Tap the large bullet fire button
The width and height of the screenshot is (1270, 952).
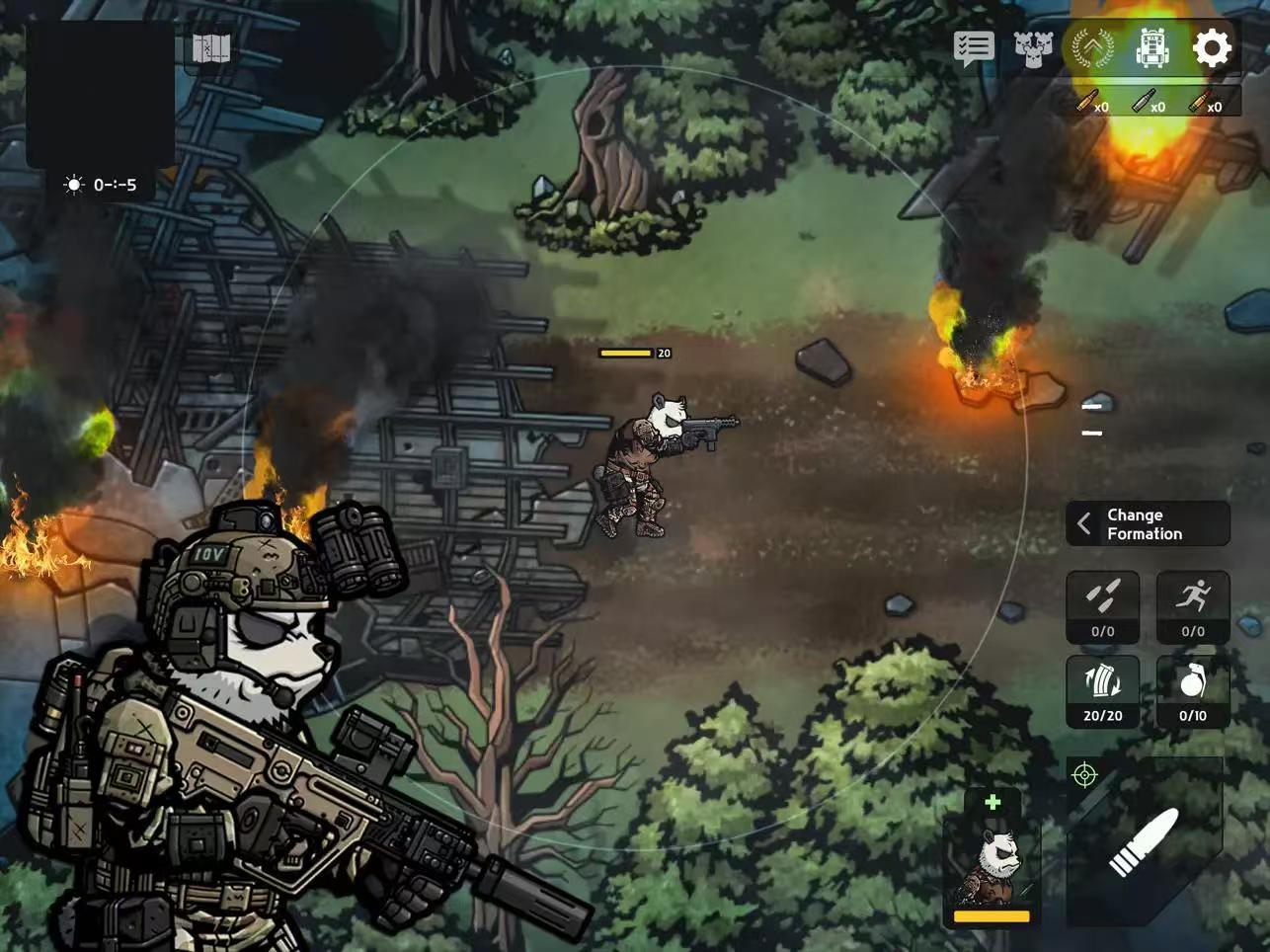(1144, 842)
